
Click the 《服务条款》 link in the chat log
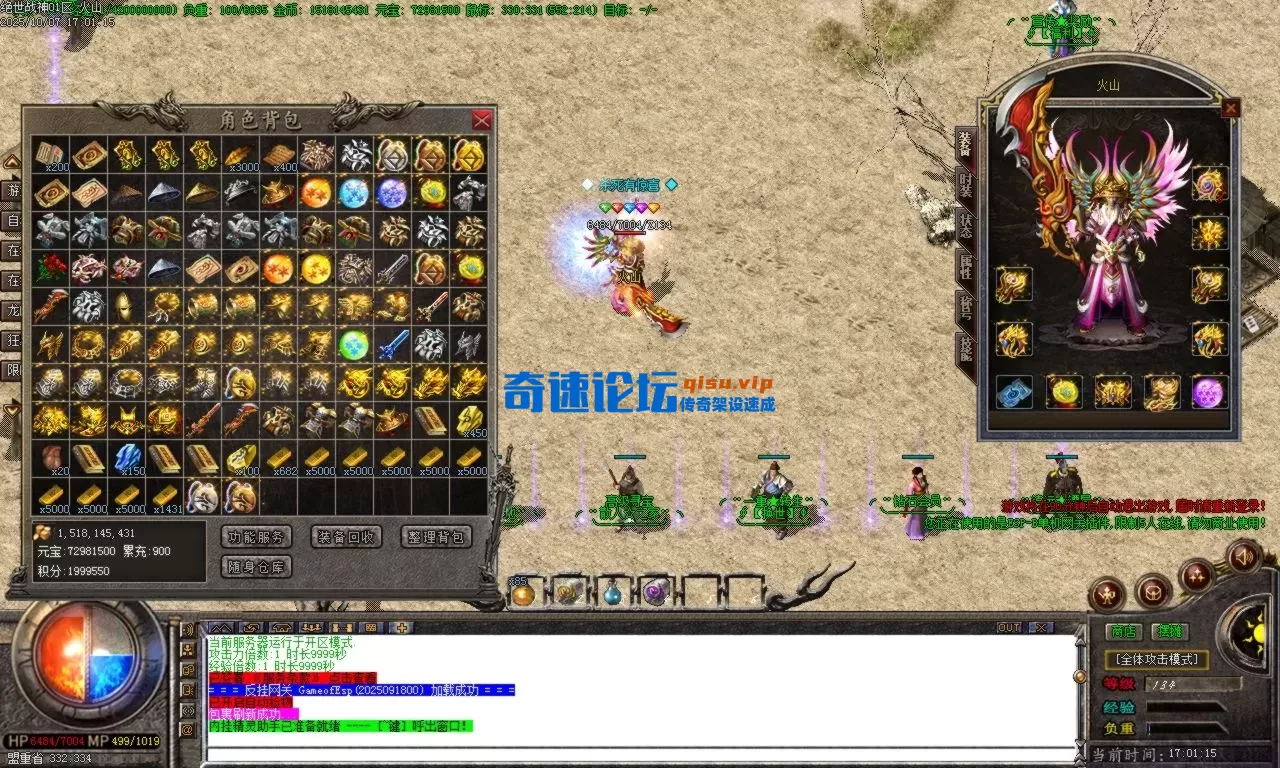[287, 678]
